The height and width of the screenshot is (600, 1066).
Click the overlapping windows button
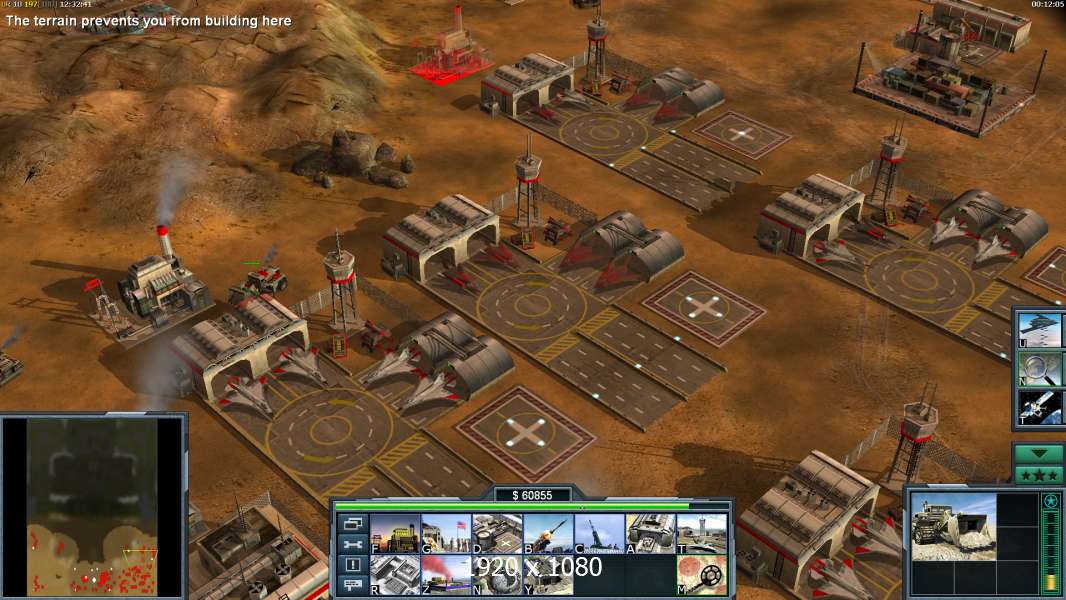tap(351, 523)
